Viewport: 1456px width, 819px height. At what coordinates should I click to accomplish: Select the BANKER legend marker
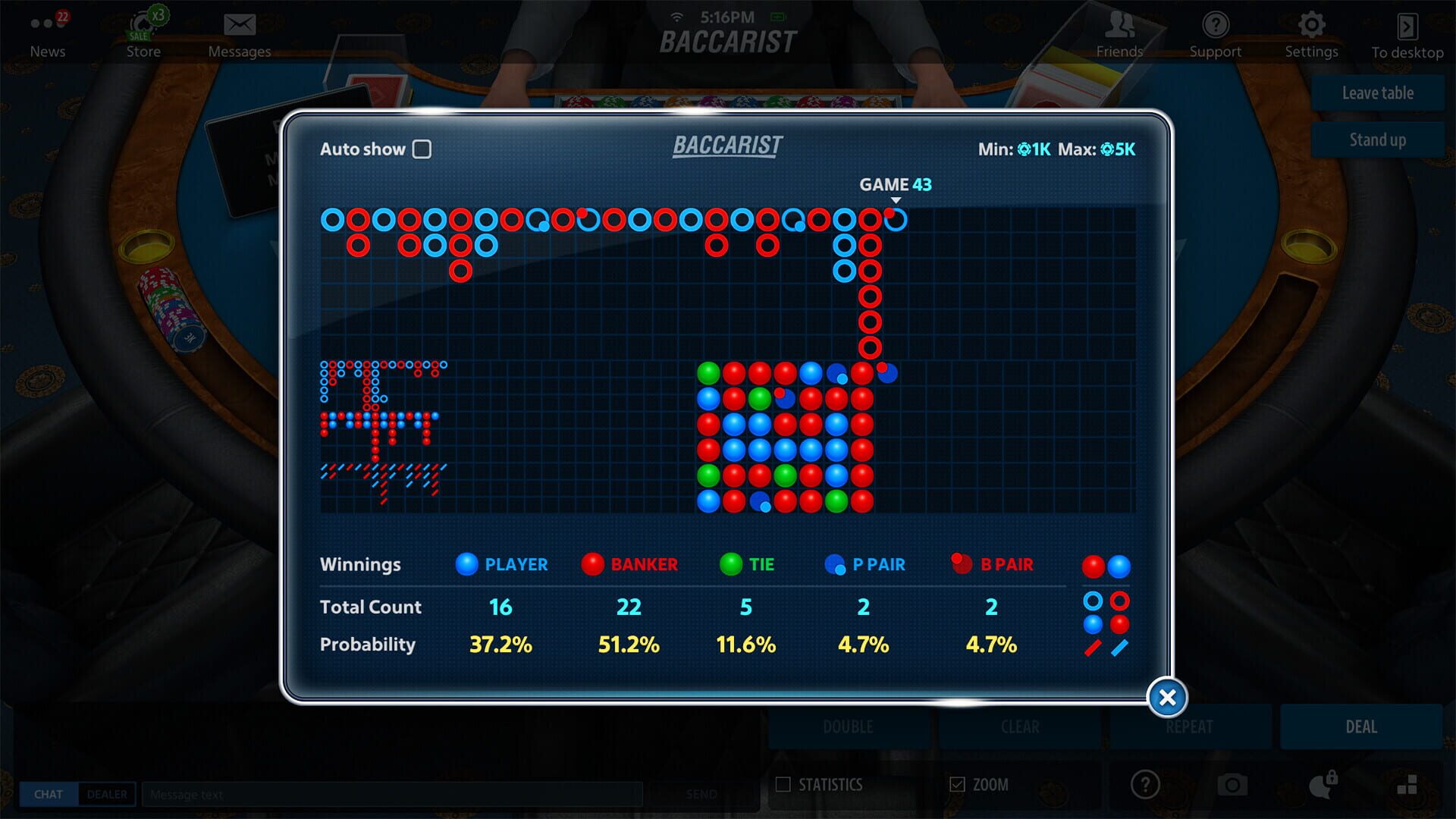[x=594, y=564]
